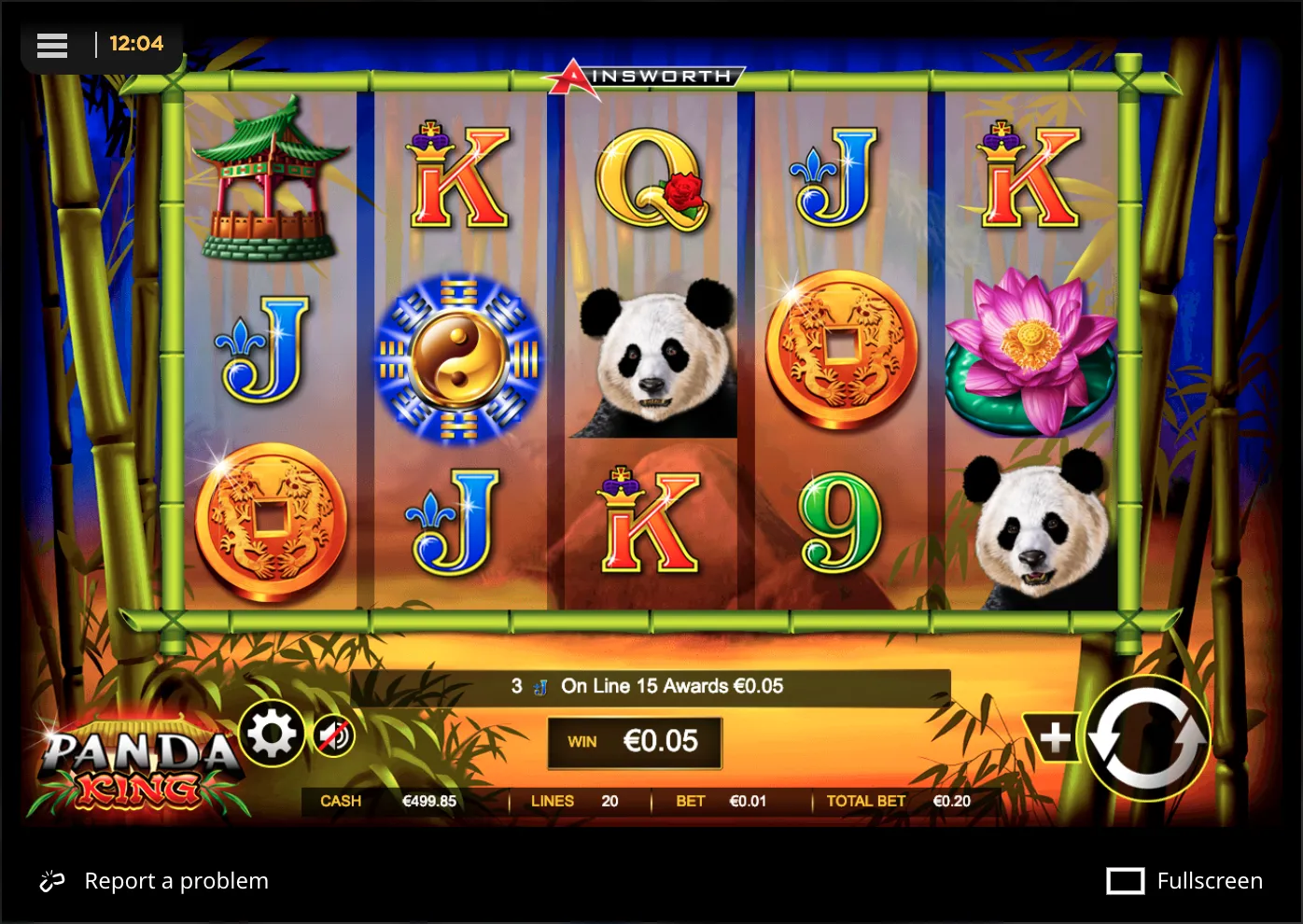Image resolution: width=1303 pixels, height=924 pixels.
Task: Select the panda head symbol on reel three
Action: pyautogui.click(x=652, y=357)
